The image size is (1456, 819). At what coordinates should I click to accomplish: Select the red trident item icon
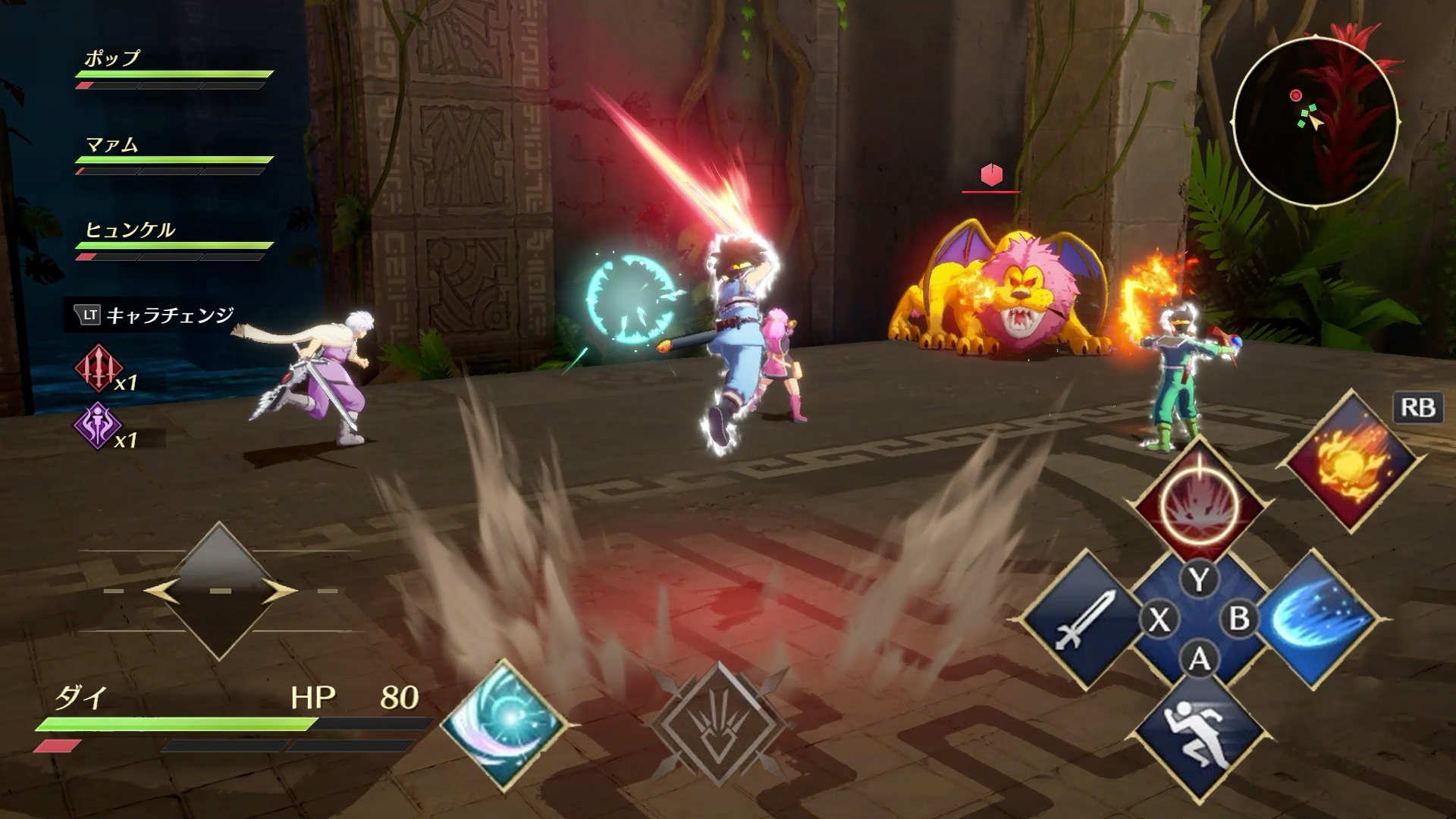coord(99,369)
